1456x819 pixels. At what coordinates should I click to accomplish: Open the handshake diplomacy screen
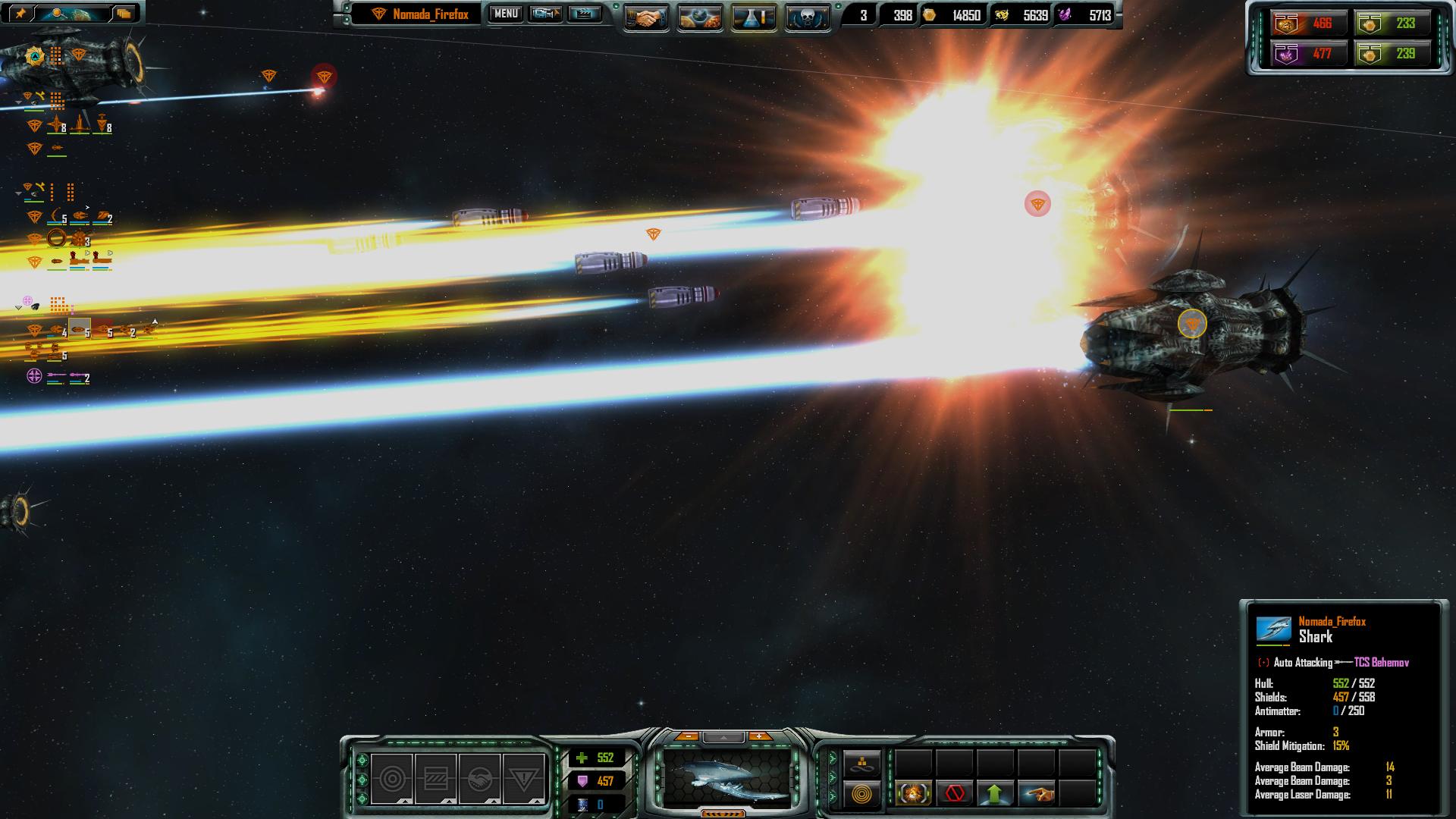(x=646, y=17)
